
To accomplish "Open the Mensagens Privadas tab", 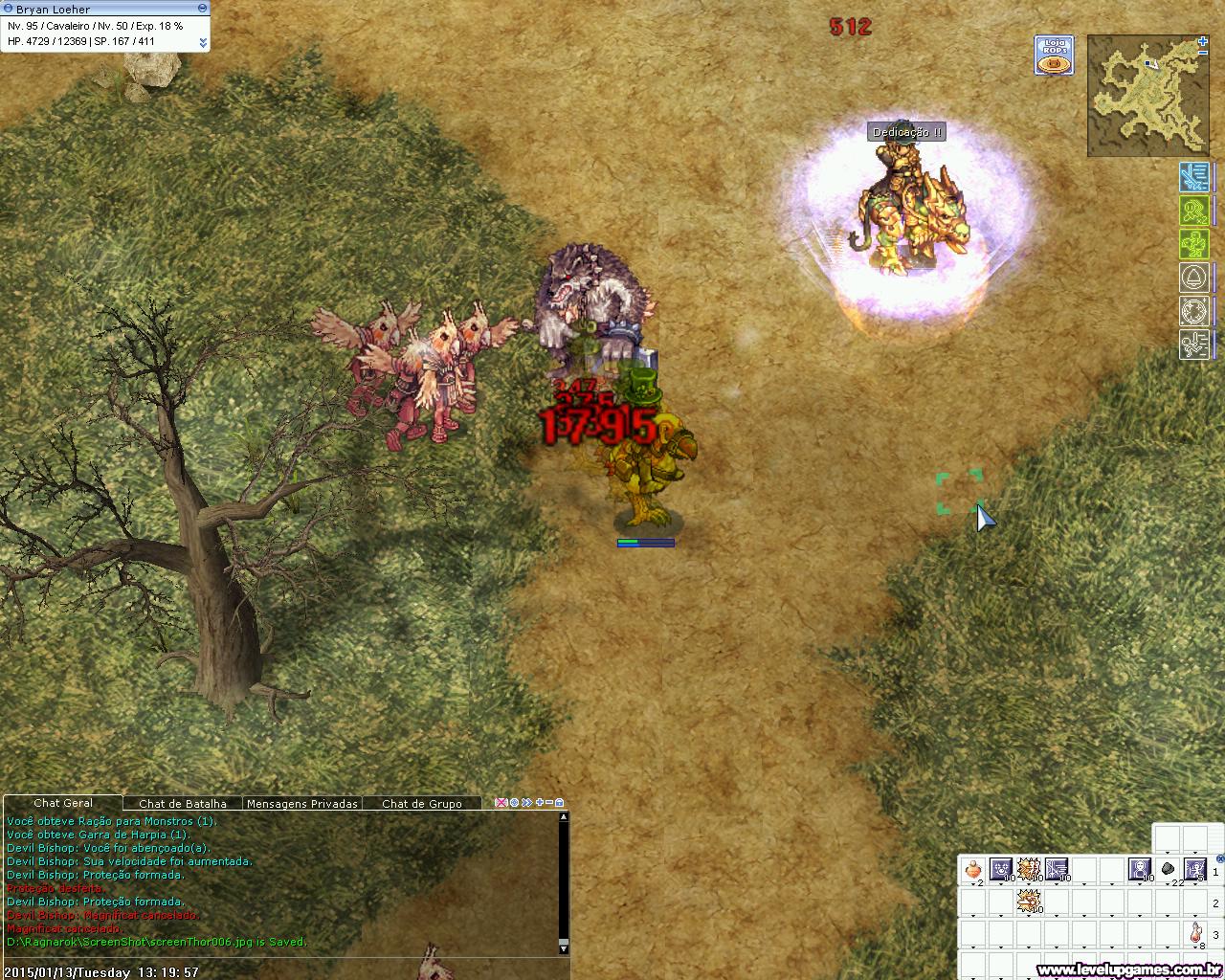I will click(x=301, y=804).
